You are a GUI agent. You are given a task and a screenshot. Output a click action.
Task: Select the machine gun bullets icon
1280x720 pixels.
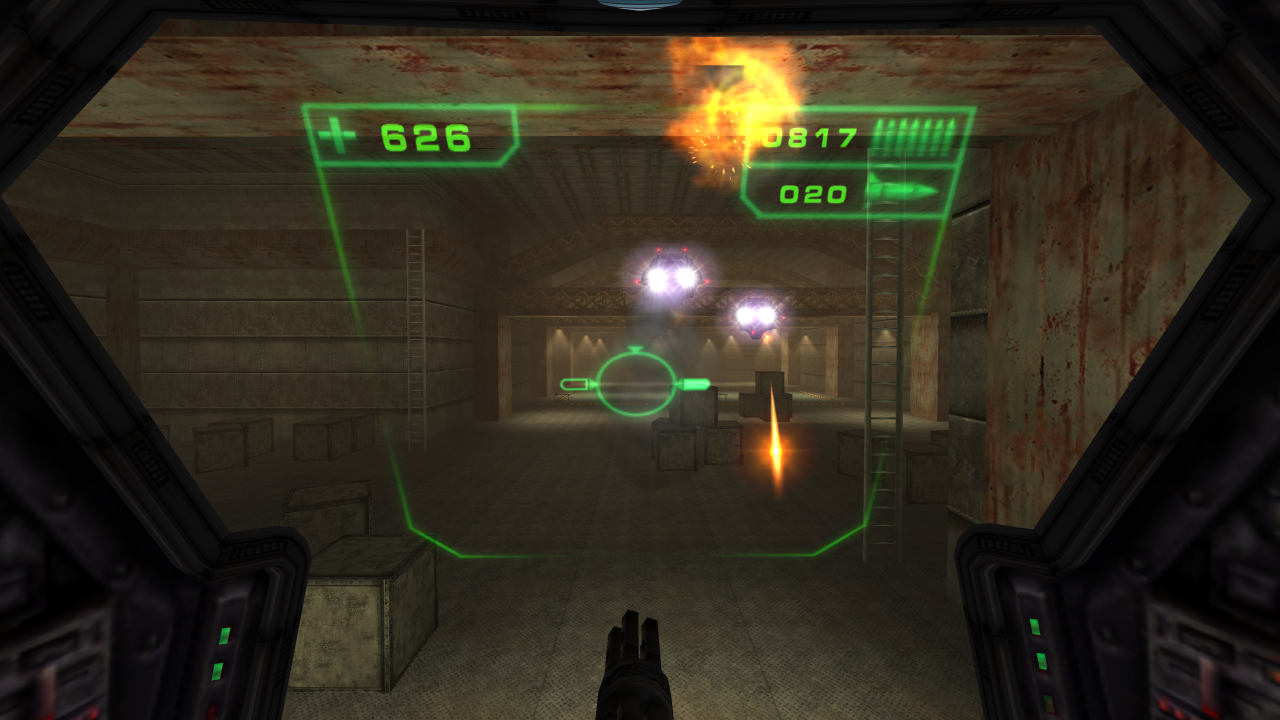coord(915,136)
